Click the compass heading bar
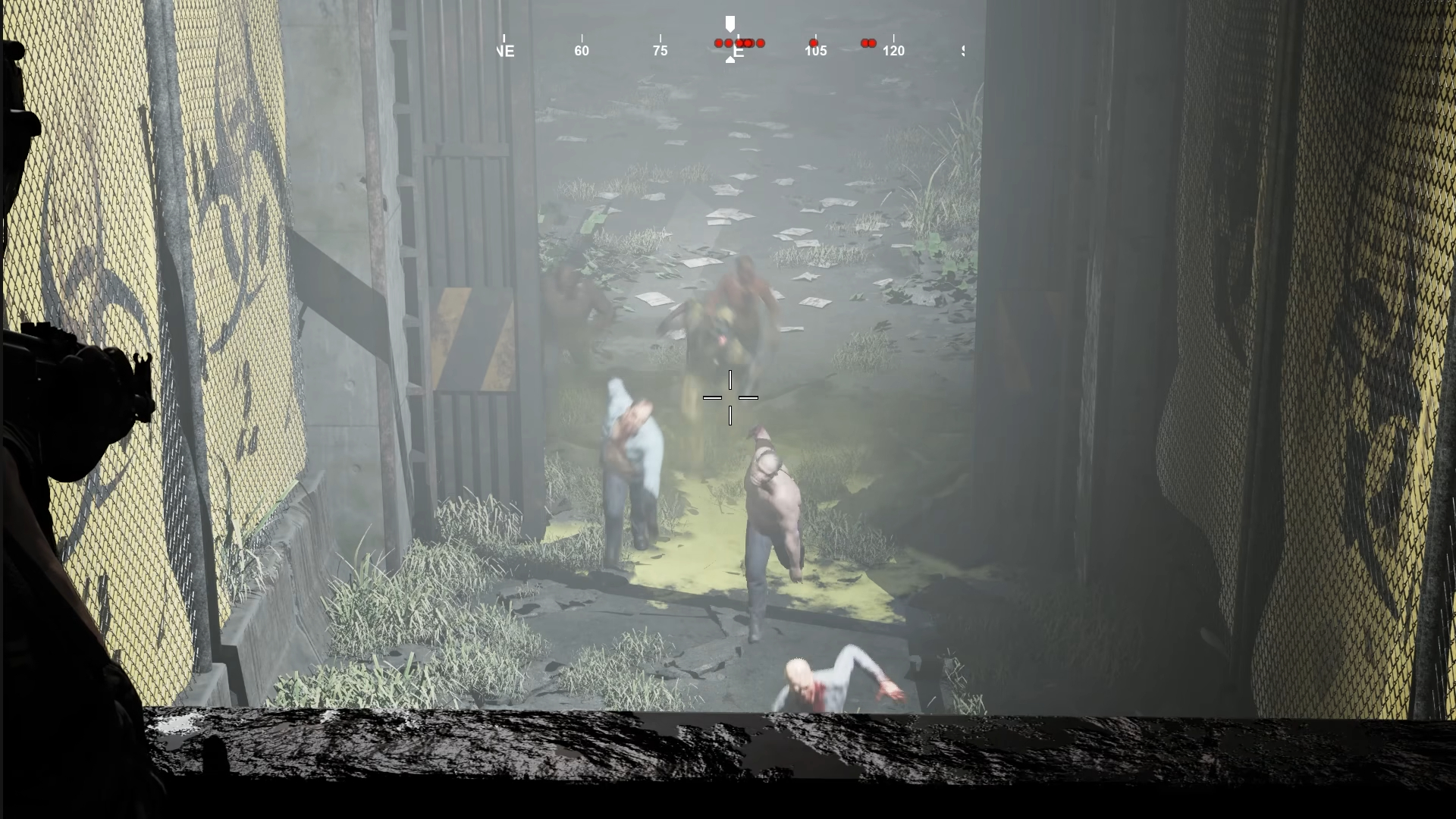 pos(730,47)
